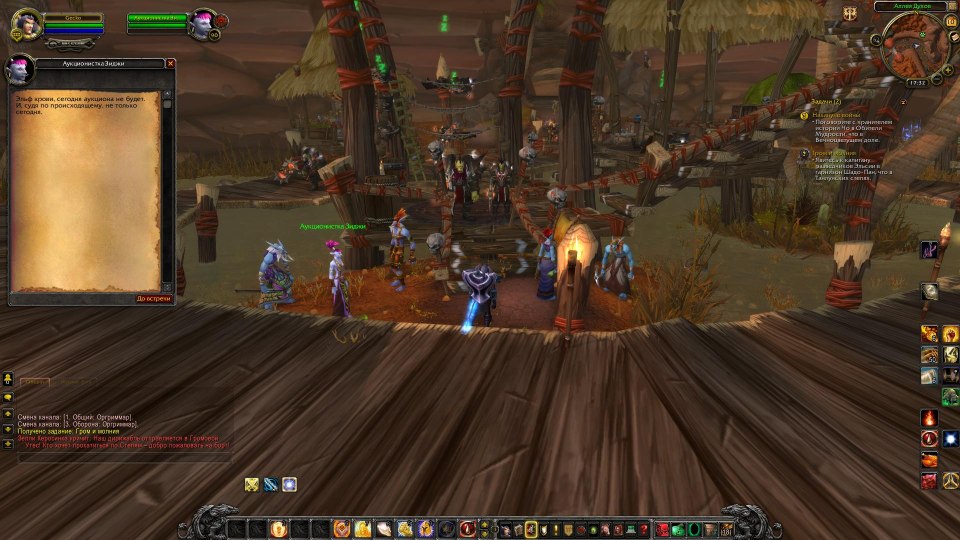The width and height of the screenshot is (960, 540).
Task: Select the Gecko player portrait
Action: (x=25, y=24)
